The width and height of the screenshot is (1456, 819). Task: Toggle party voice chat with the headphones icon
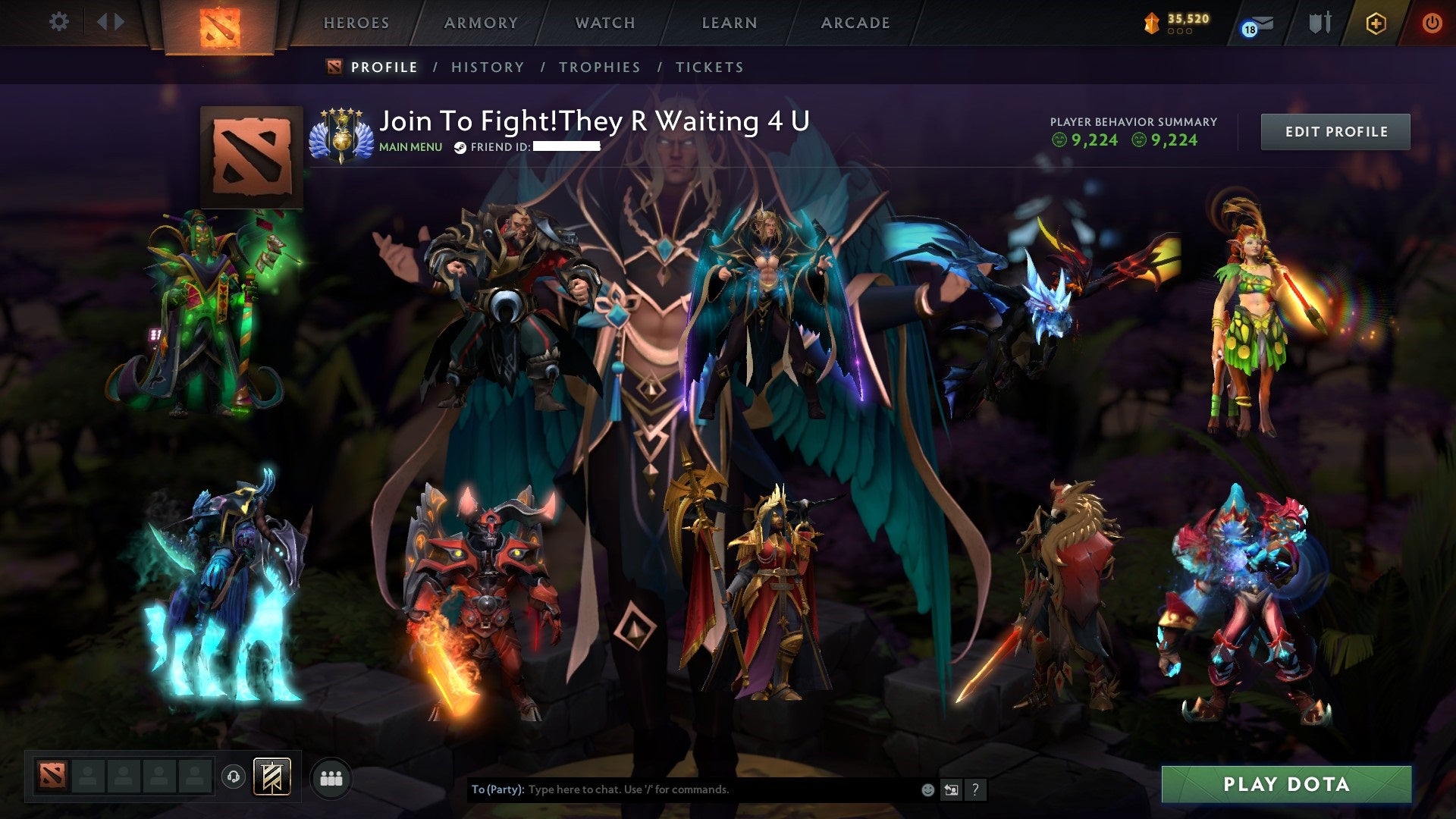click(x=235, y=777)
